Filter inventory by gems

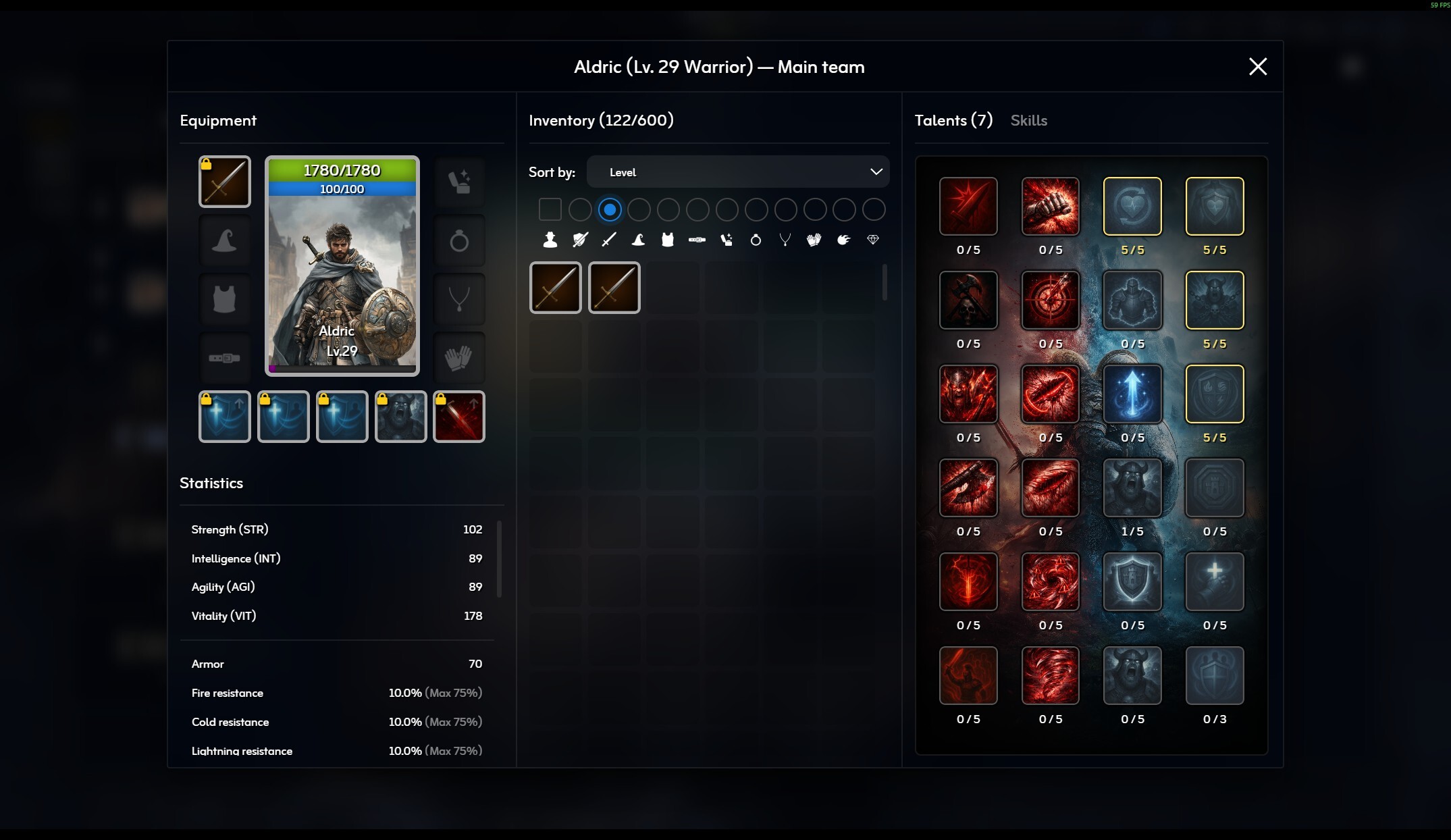click(x=872, y=240)
